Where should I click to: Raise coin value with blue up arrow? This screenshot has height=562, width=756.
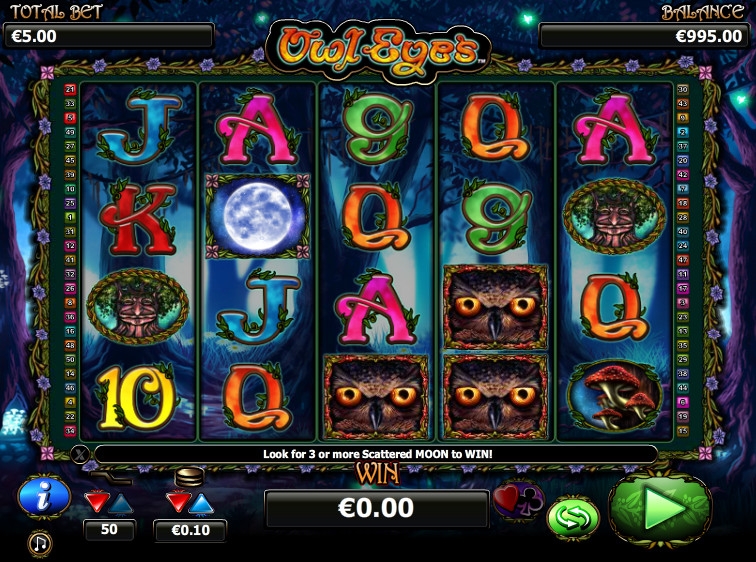[201, 501]
